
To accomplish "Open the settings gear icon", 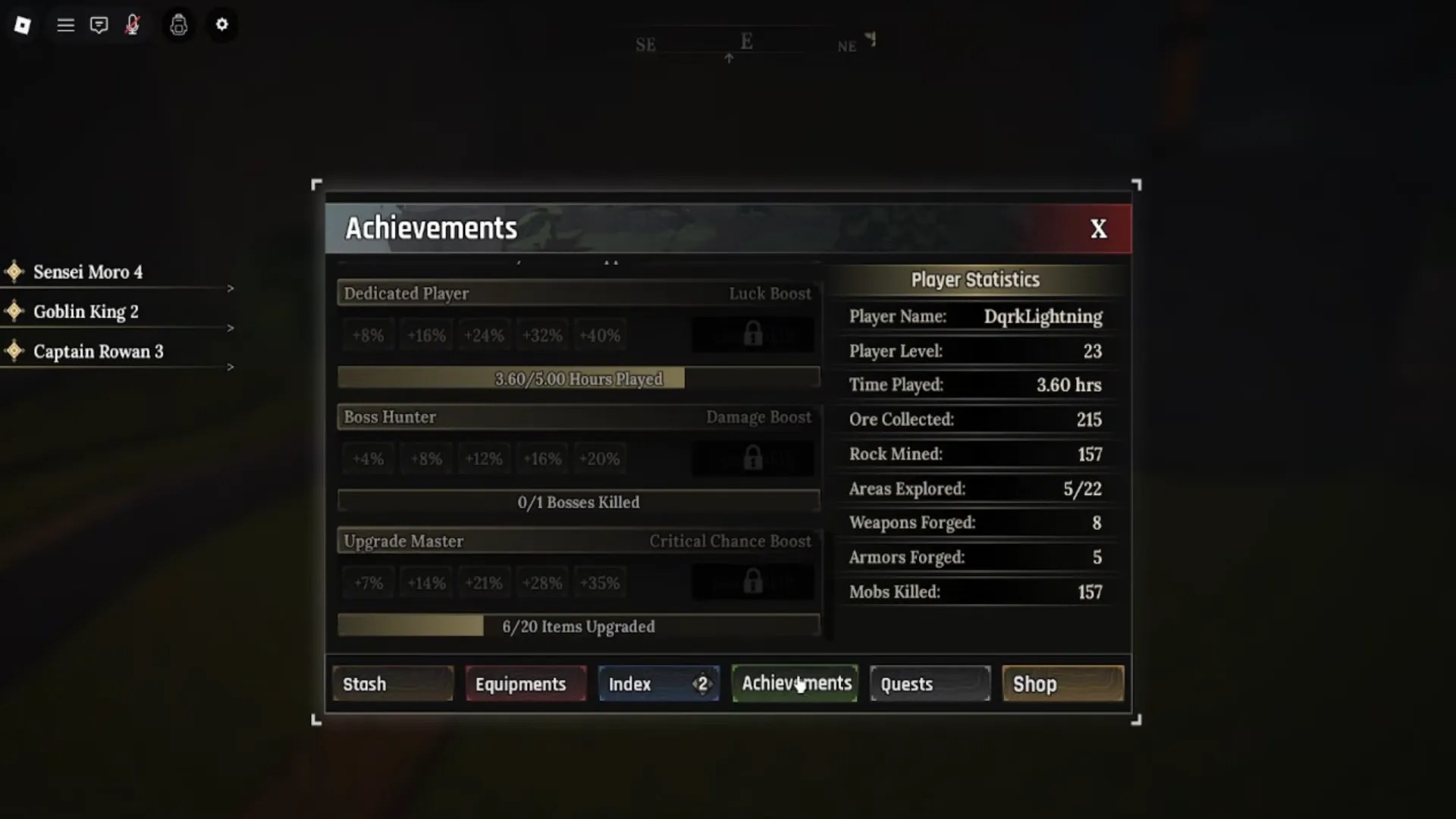I will click(x=222, y=25).
